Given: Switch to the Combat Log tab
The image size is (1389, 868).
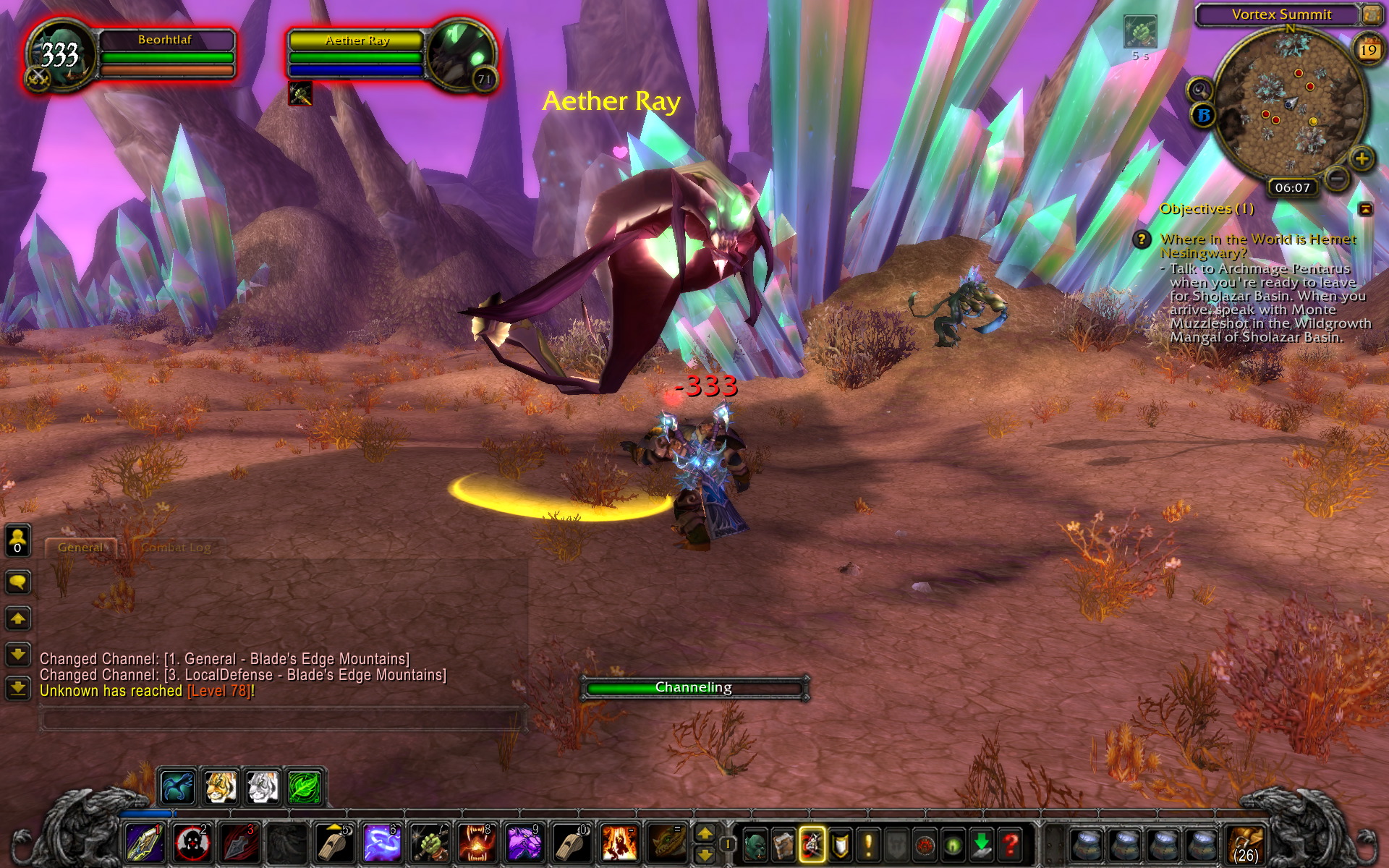Looking at the screenshot, I should pyautogui.click(x=176, y=548).
